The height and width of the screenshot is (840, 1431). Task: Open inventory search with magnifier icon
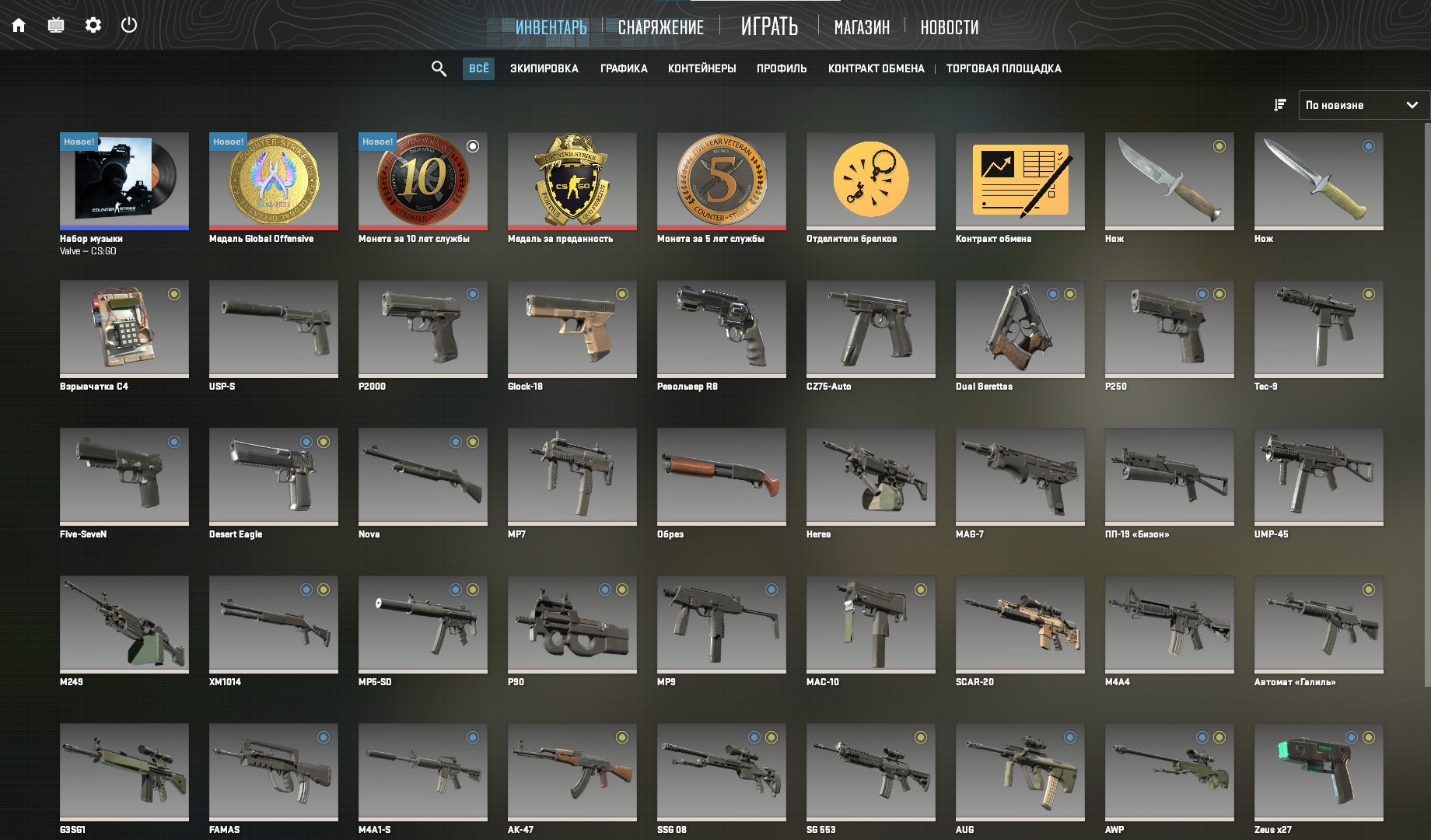coord(438,68)
